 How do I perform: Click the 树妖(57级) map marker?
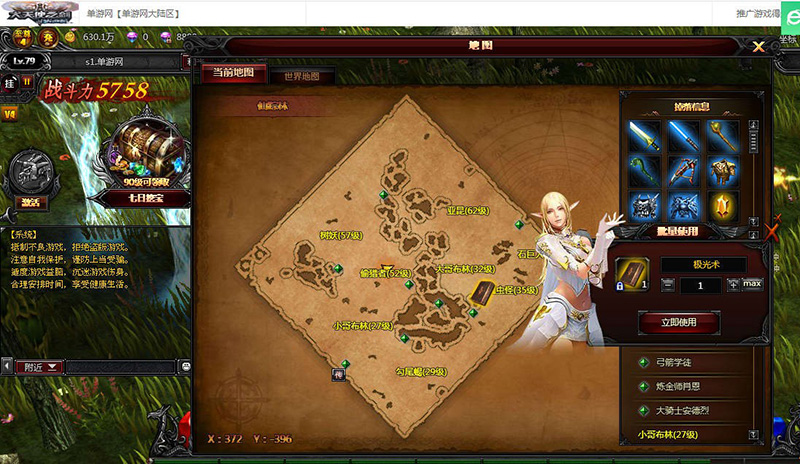coord(339,236)
